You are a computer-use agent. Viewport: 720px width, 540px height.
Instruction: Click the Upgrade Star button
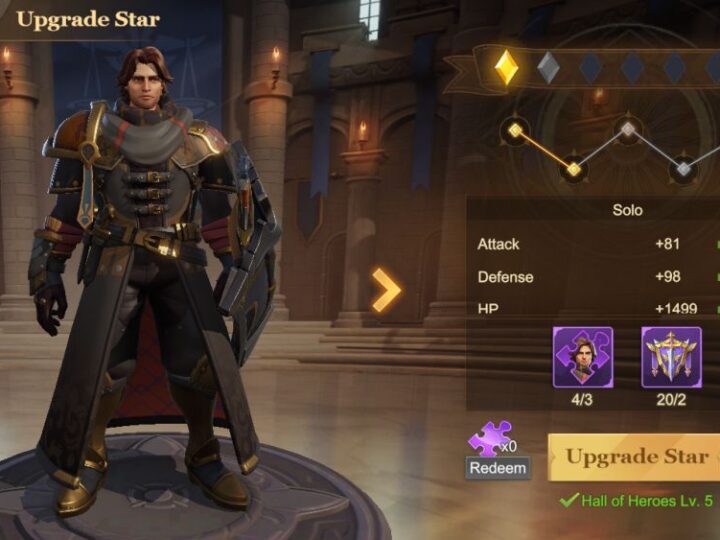(636, 457)
